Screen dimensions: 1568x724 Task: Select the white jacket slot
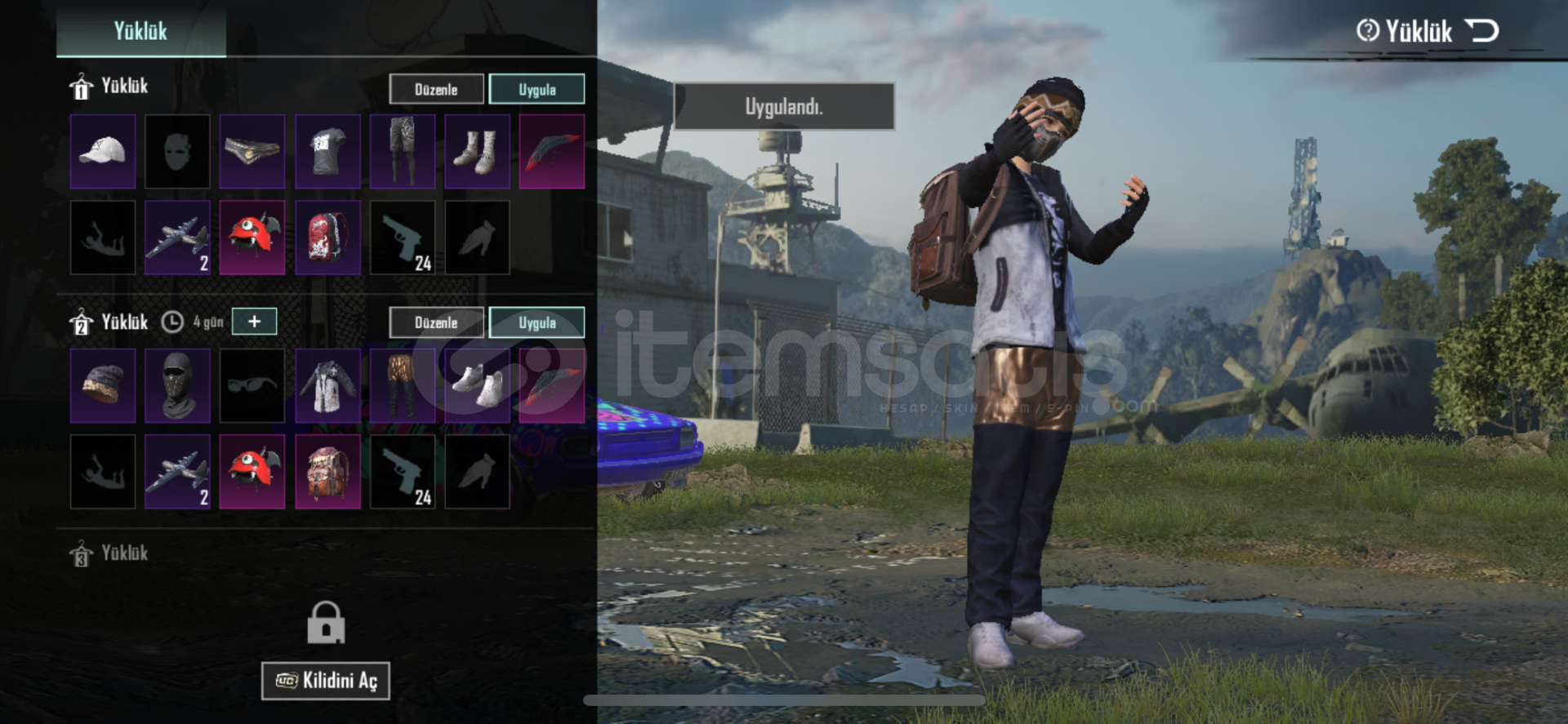click(327, 386)
